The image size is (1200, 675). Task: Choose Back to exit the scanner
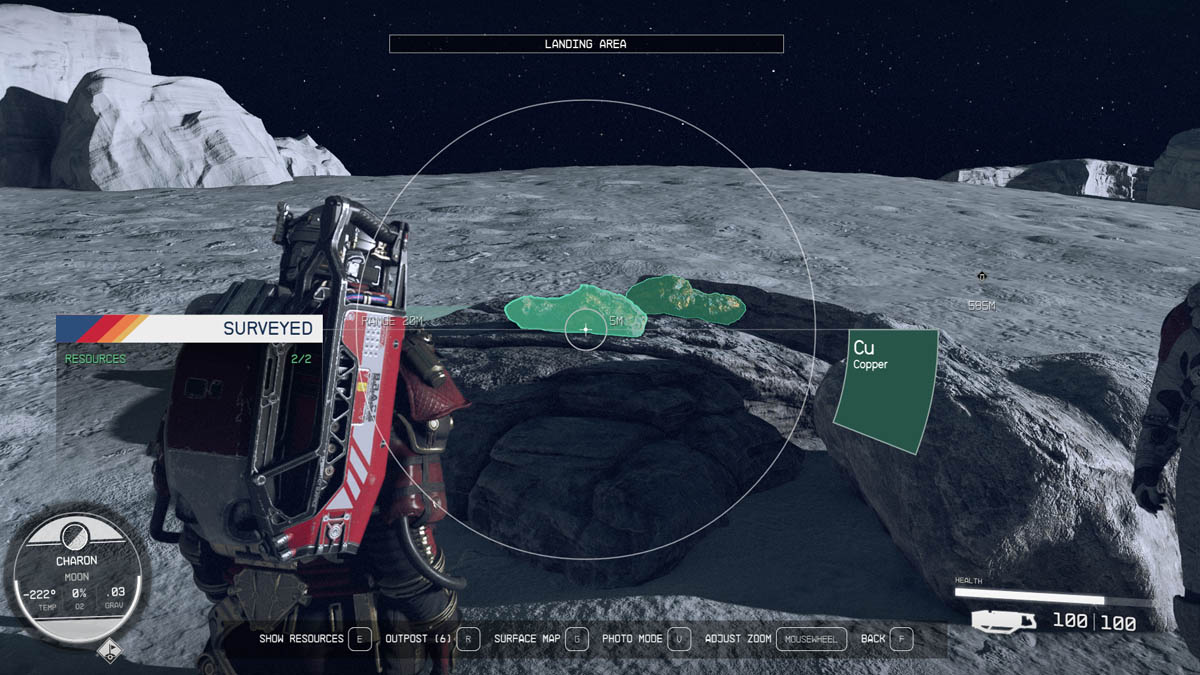[900, 638]
